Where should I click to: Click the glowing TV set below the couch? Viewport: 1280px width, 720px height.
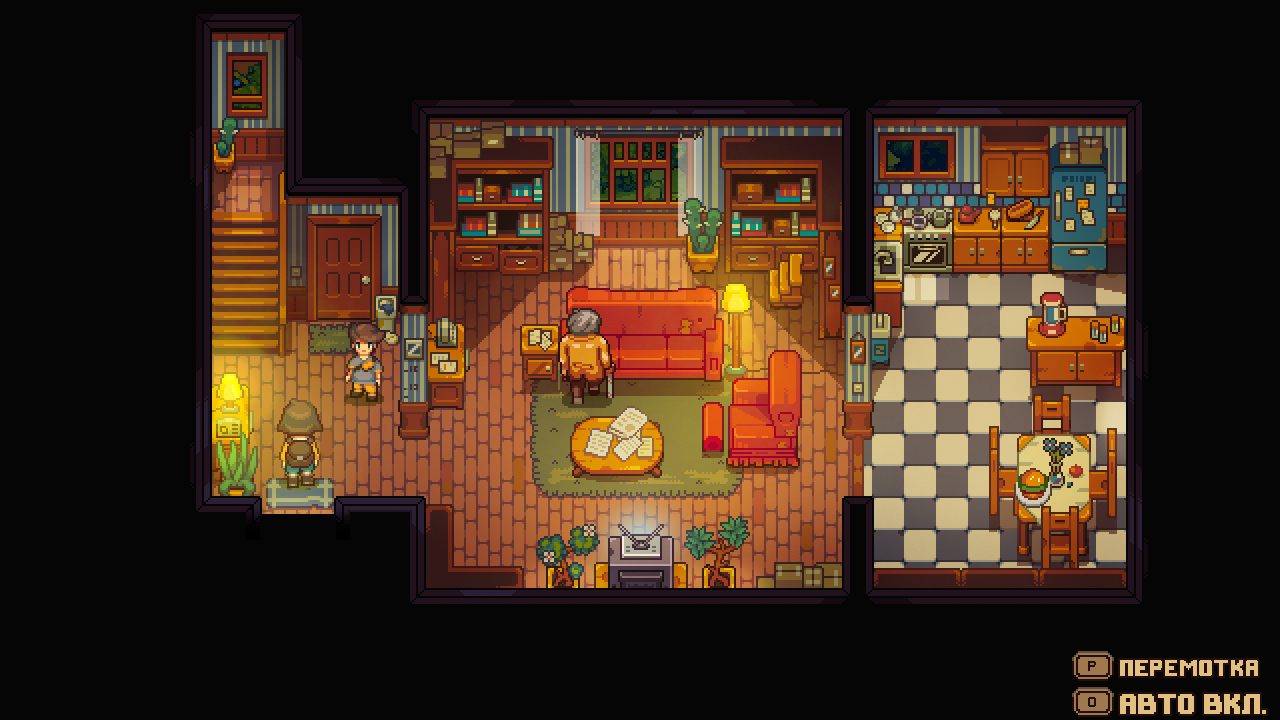[640, 550]
